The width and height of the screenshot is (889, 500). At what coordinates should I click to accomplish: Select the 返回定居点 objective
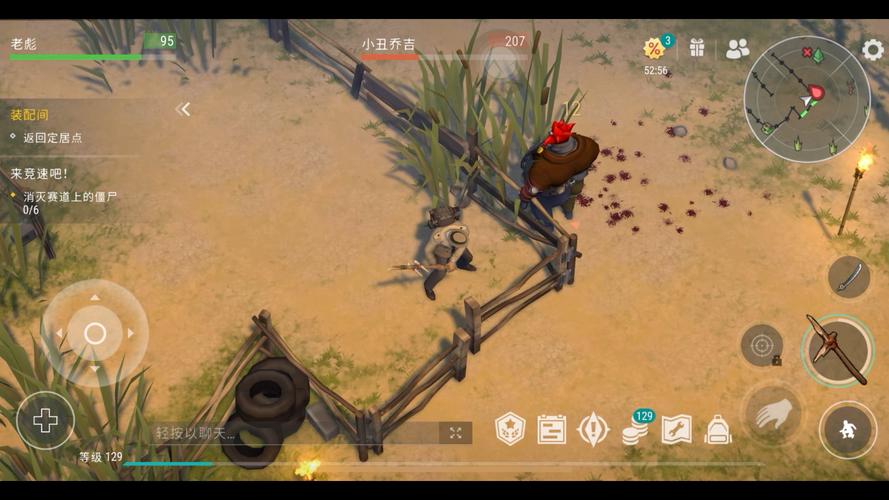(52, 138)
